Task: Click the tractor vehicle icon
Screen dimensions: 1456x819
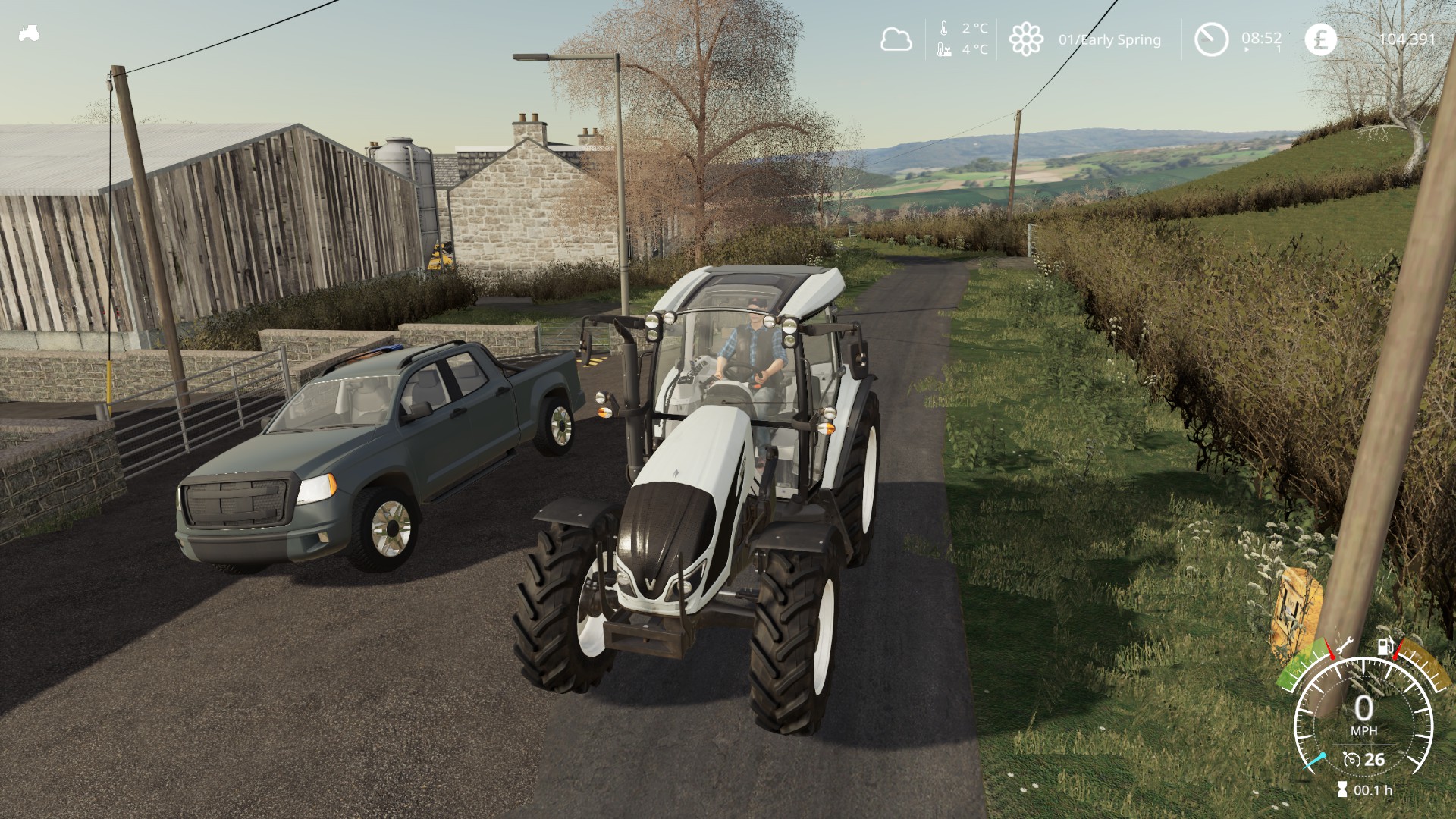Action: [29, 33]
